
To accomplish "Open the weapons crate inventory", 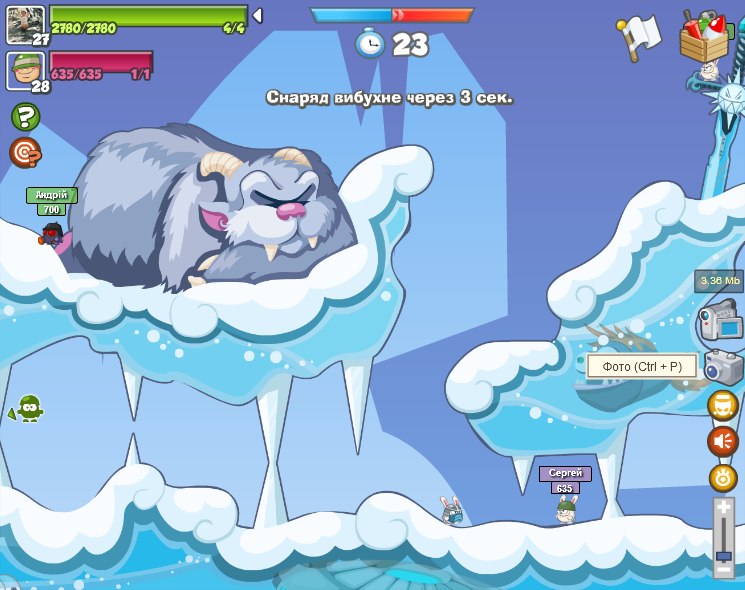I will point(704,39).
